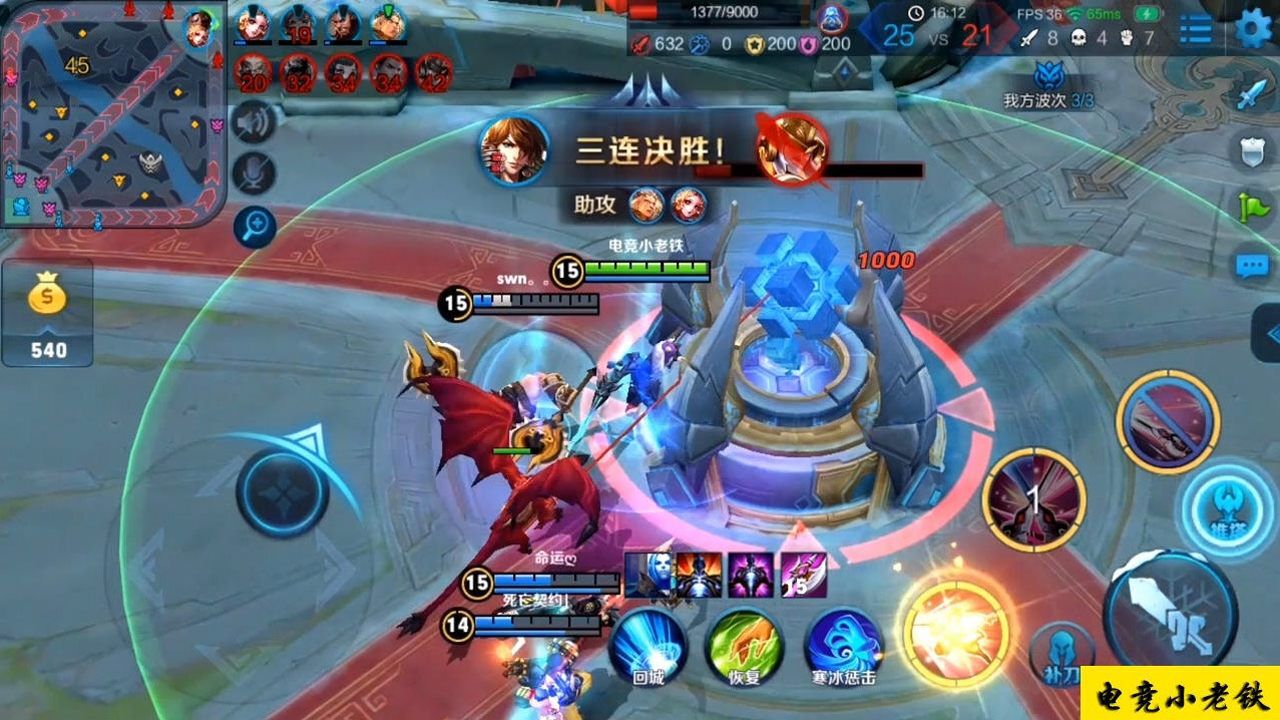Tap the minimap
The height and width of the screenshot is (720, 1280).
tap(113, 113)
